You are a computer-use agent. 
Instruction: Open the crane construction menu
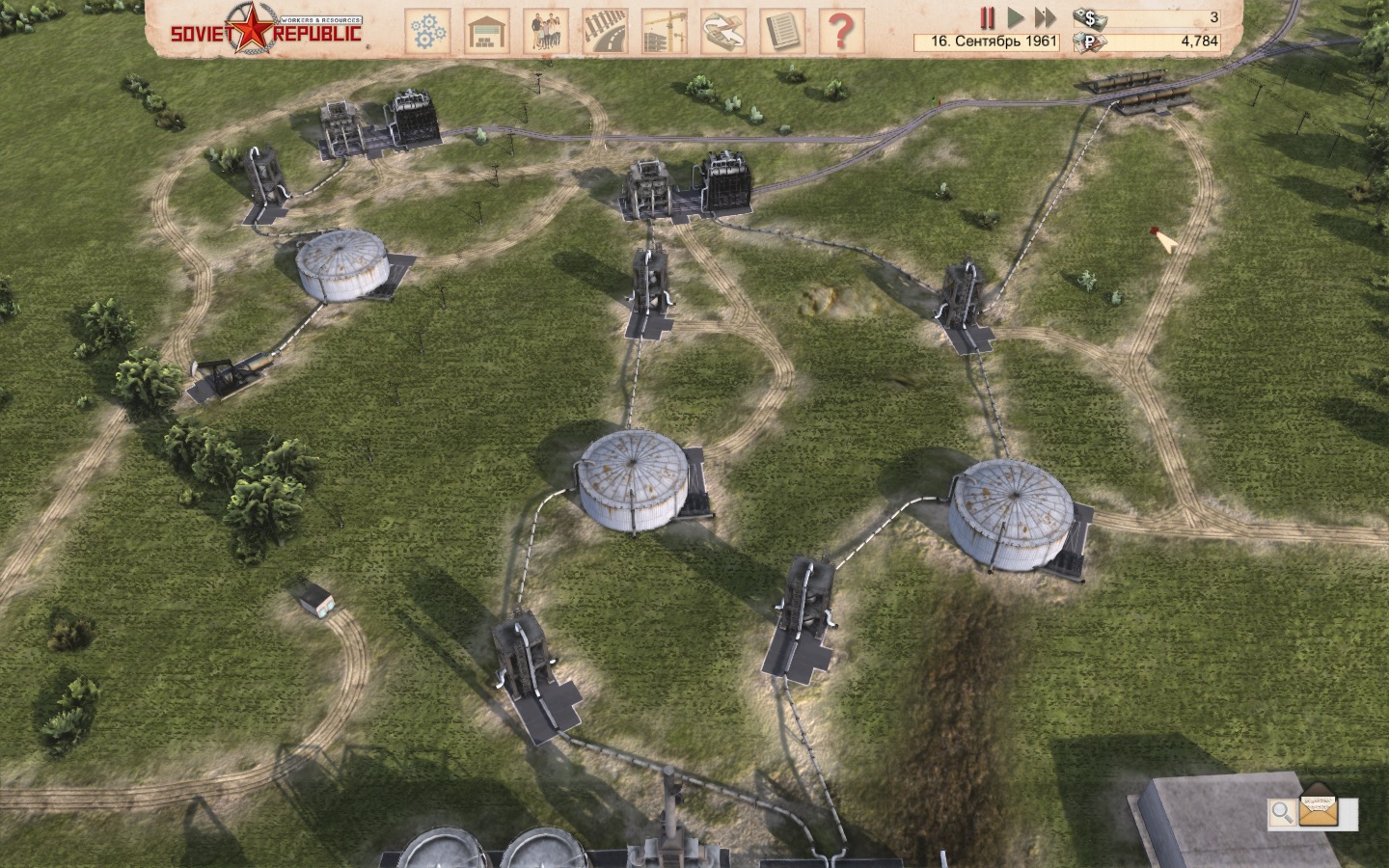coord(664,31)
